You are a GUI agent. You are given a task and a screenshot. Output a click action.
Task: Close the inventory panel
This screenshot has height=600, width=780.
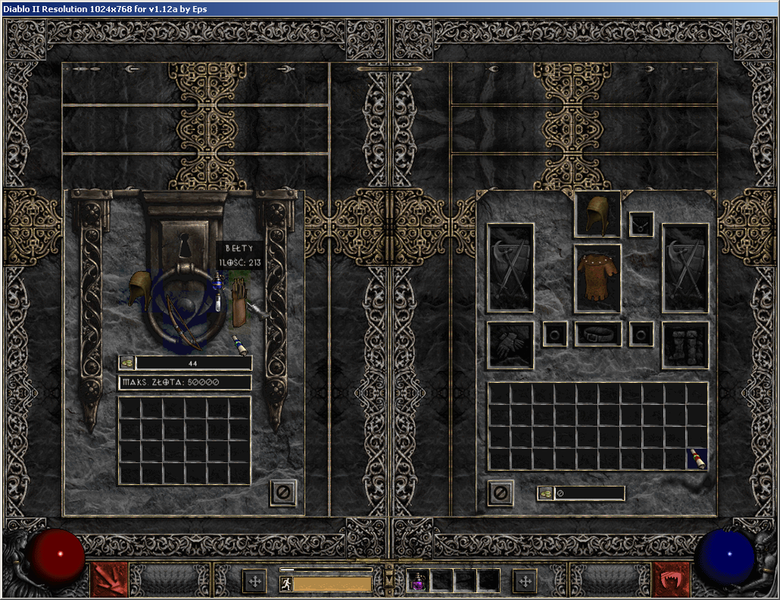500,492
